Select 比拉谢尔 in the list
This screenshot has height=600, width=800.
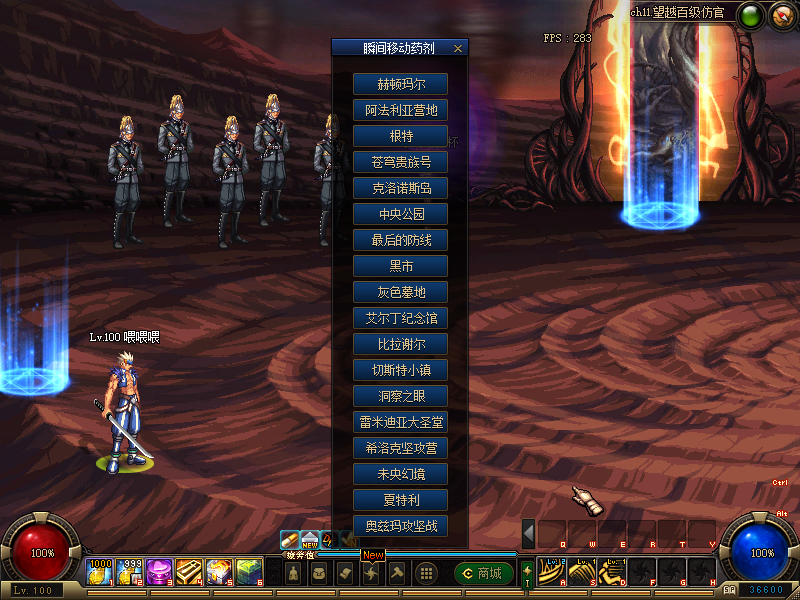pos(400,344)
